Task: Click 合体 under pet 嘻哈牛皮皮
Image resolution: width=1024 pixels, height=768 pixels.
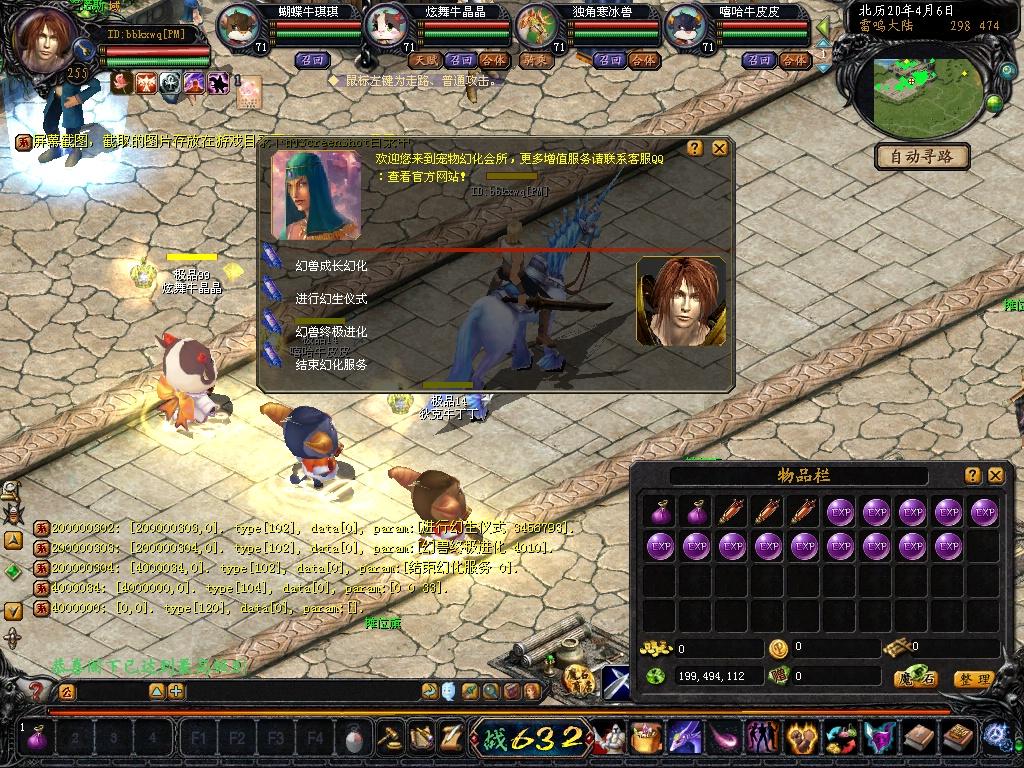Action: pos(794,60)
